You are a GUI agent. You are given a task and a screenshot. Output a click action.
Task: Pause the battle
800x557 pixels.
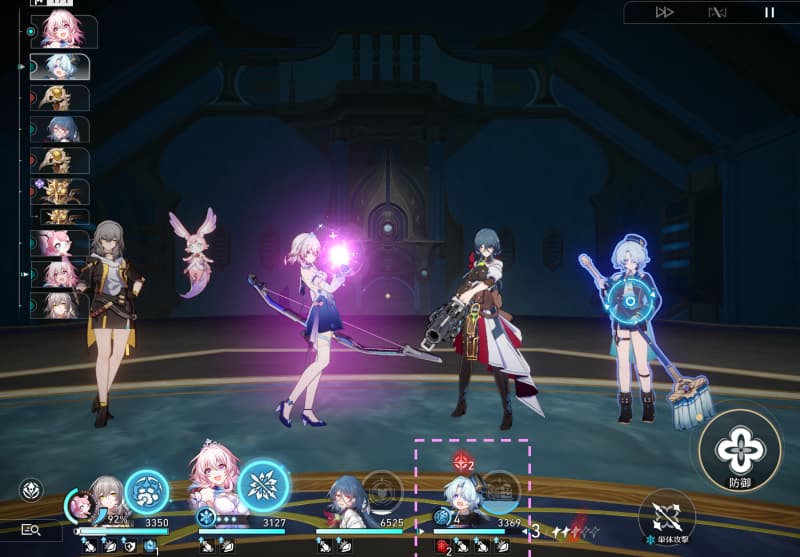pyautogui.click(x=769, y=12)
